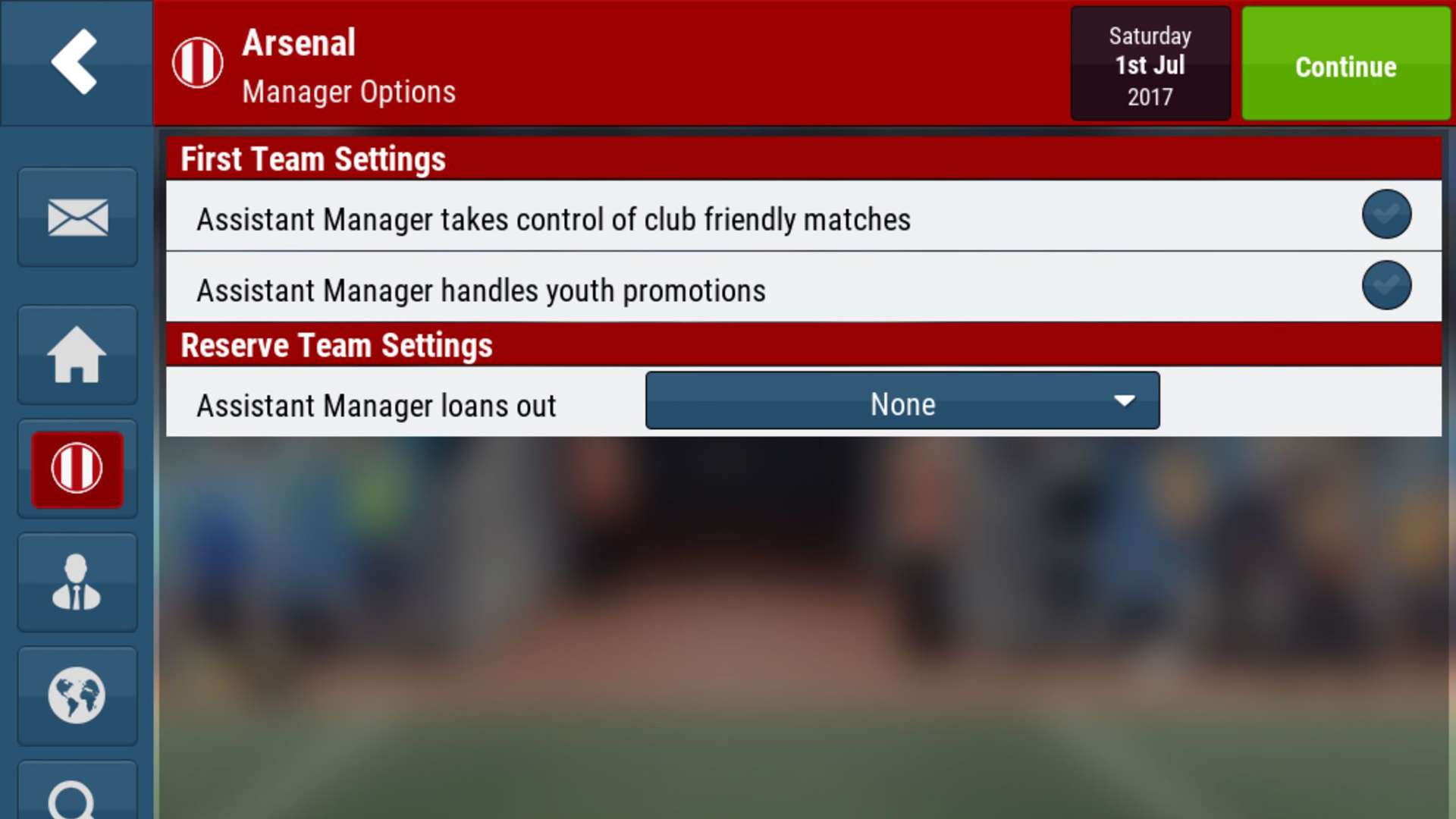Click the Manager Options title text
The image size is (1456, 819).
[x=349, y=93]
